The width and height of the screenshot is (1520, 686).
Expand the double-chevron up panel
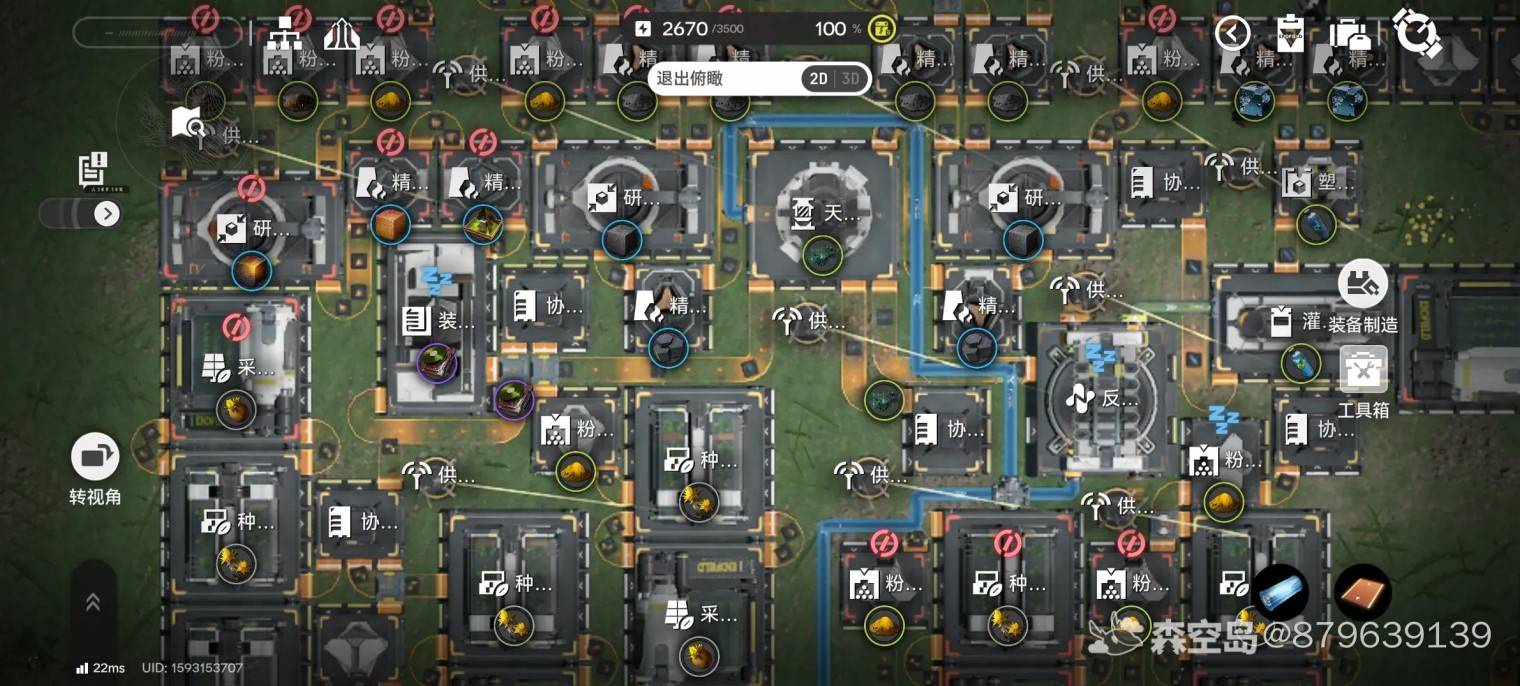tap(93, 601)
